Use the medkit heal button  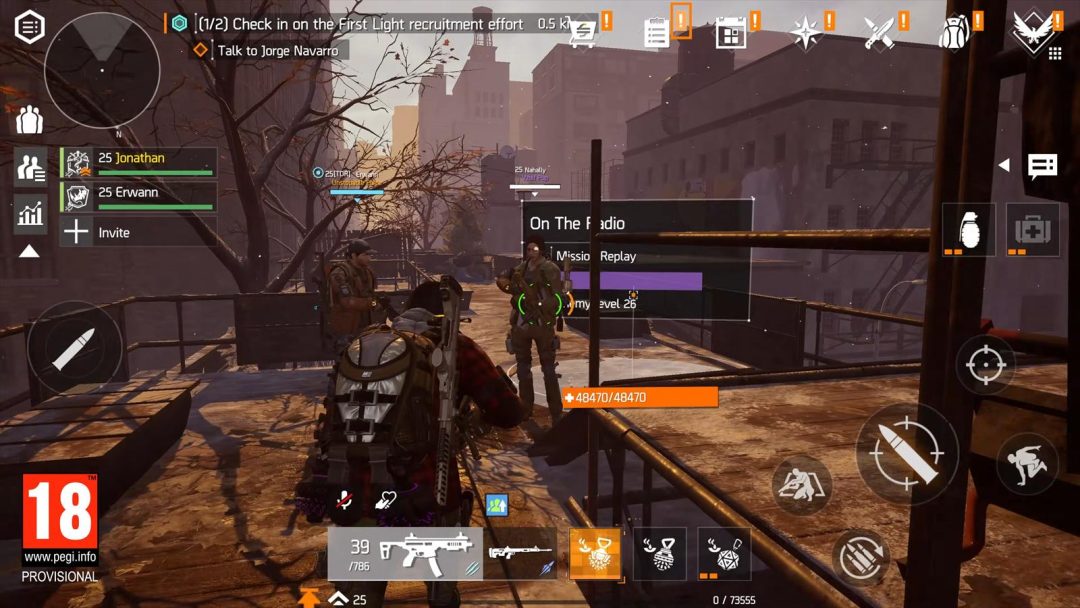pyautogui.click(x=1032, y=229)
